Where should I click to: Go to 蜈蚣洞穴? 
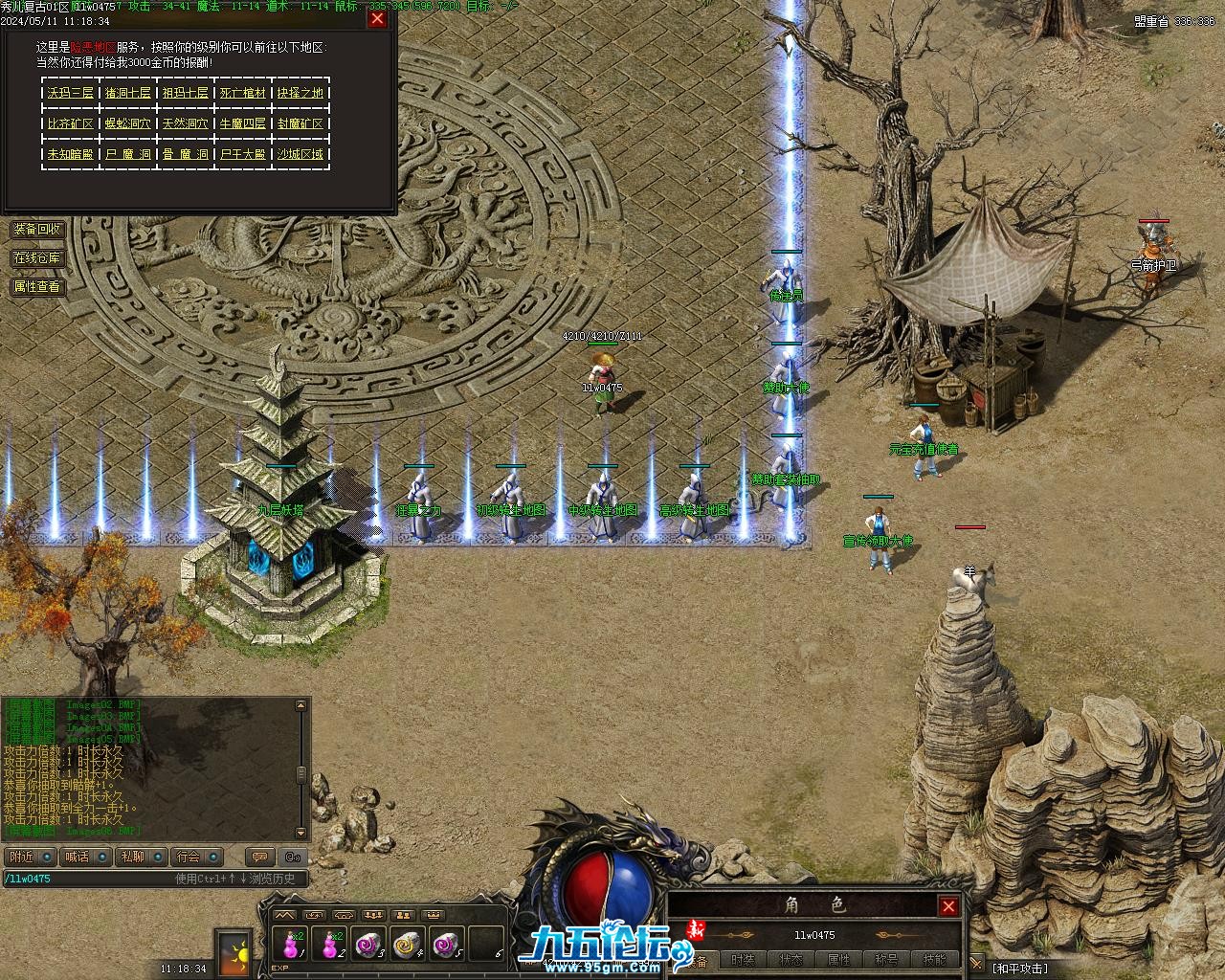(128, 123)
